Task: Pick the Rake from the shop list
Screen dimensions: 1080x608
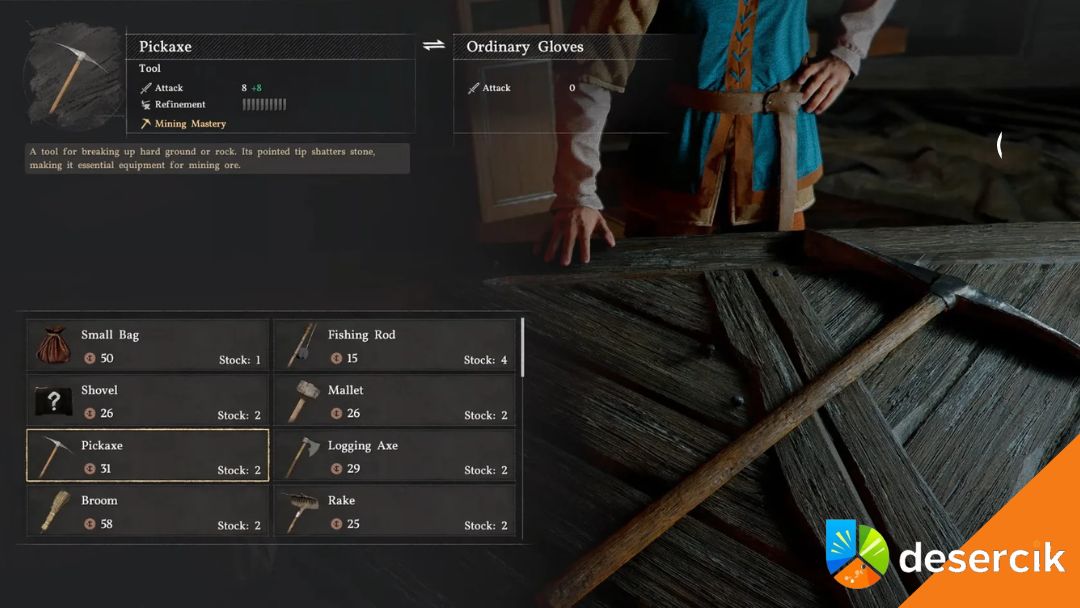Action: [394, 511]
